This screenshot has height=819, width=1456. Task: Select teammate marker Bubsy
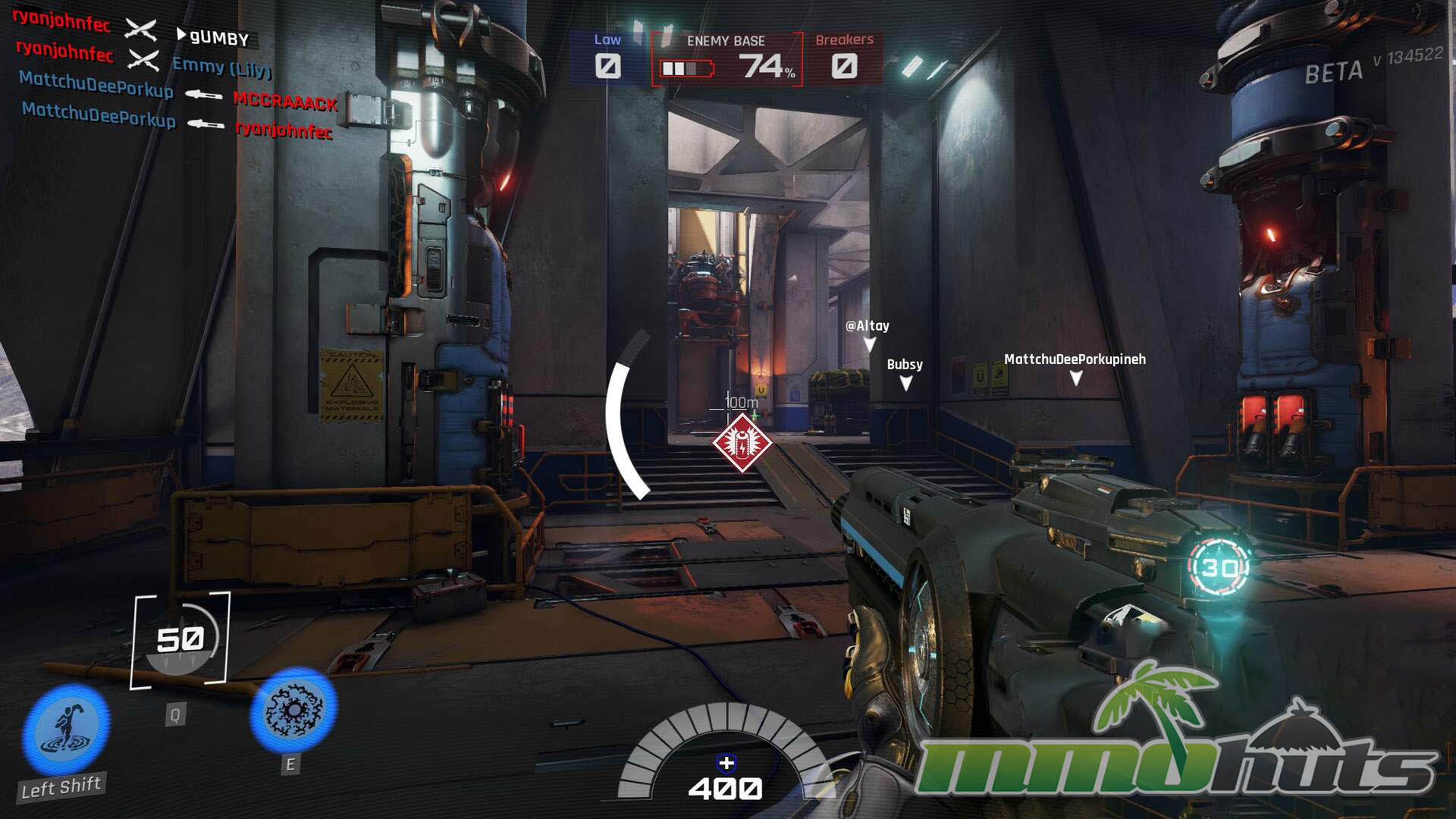[x=905, y=373]
